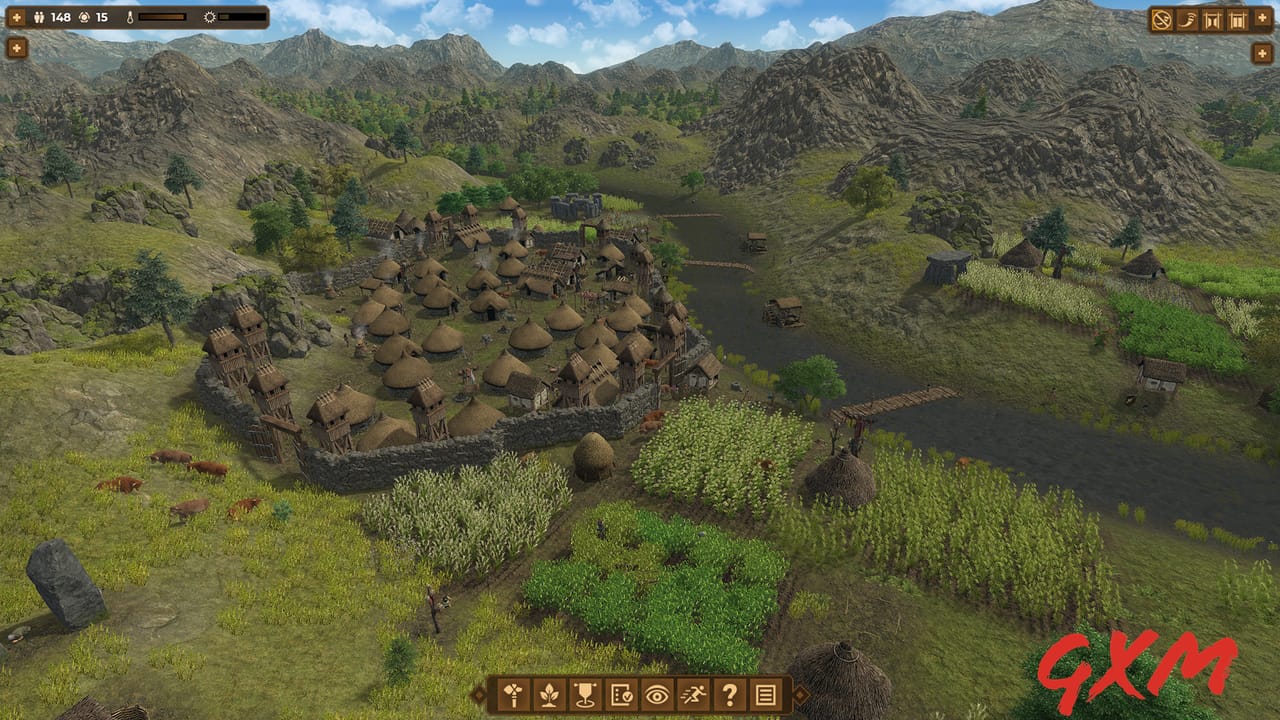1280x720 pixels.
Task: Expand the top-left resource panel plus
Action: (x=17, y=17)
